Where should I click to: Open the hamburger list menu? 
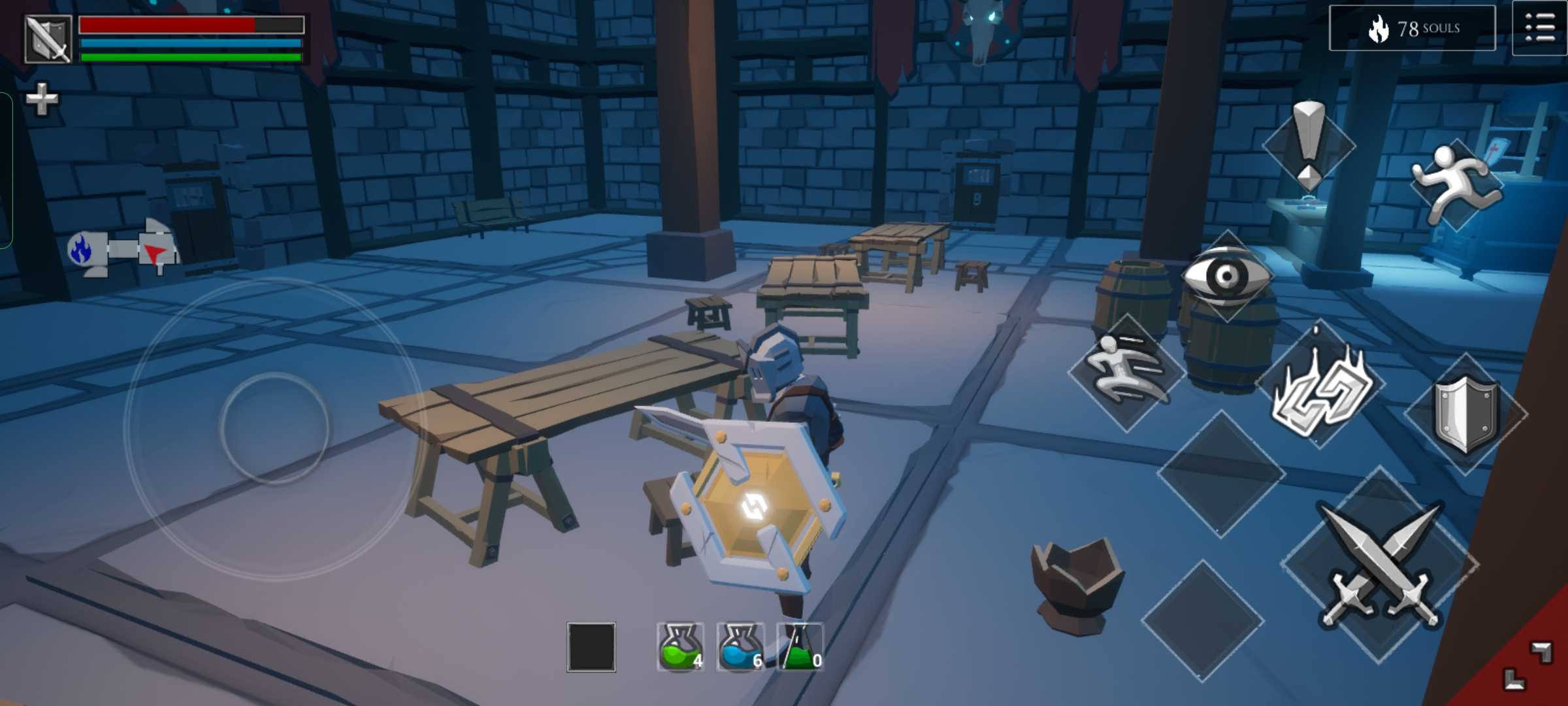pos(1540,28)
